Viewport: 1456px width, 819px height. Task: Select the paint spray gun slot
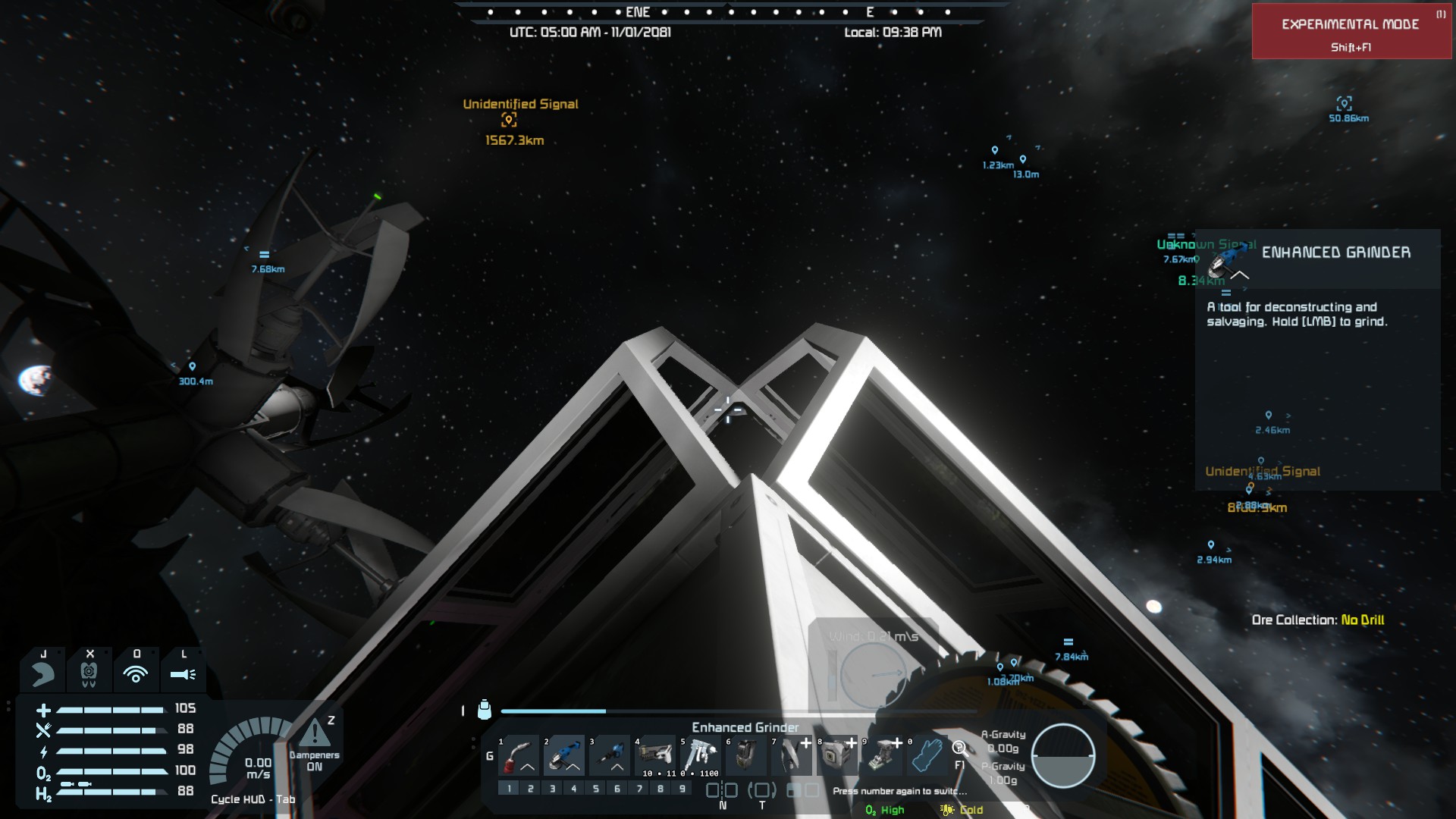tap(701, 756)
